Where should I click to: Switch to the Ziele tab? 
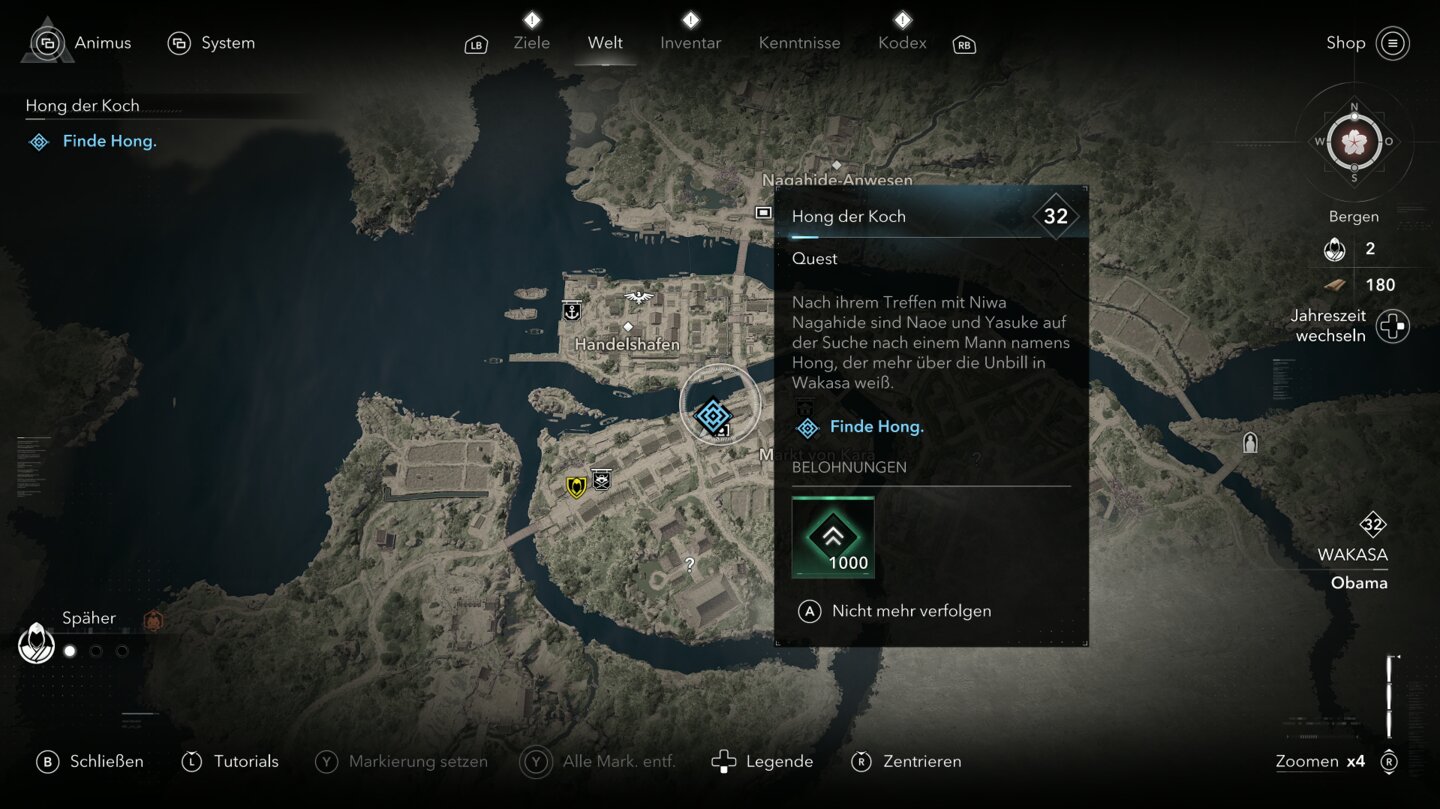click(x=531, y=43)
